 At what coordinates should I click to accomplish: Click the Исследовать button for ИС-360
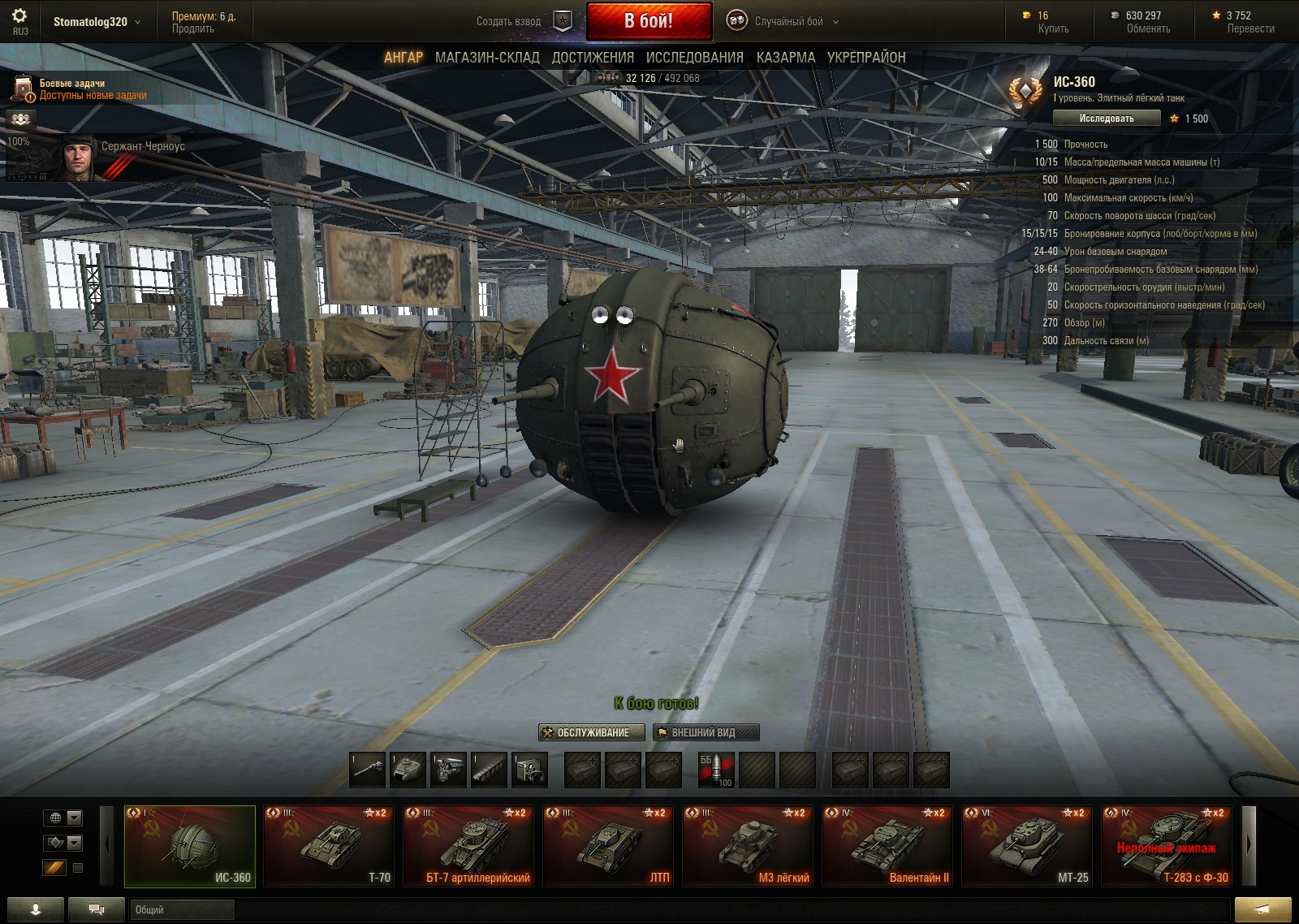click(x=1106, y=119)
